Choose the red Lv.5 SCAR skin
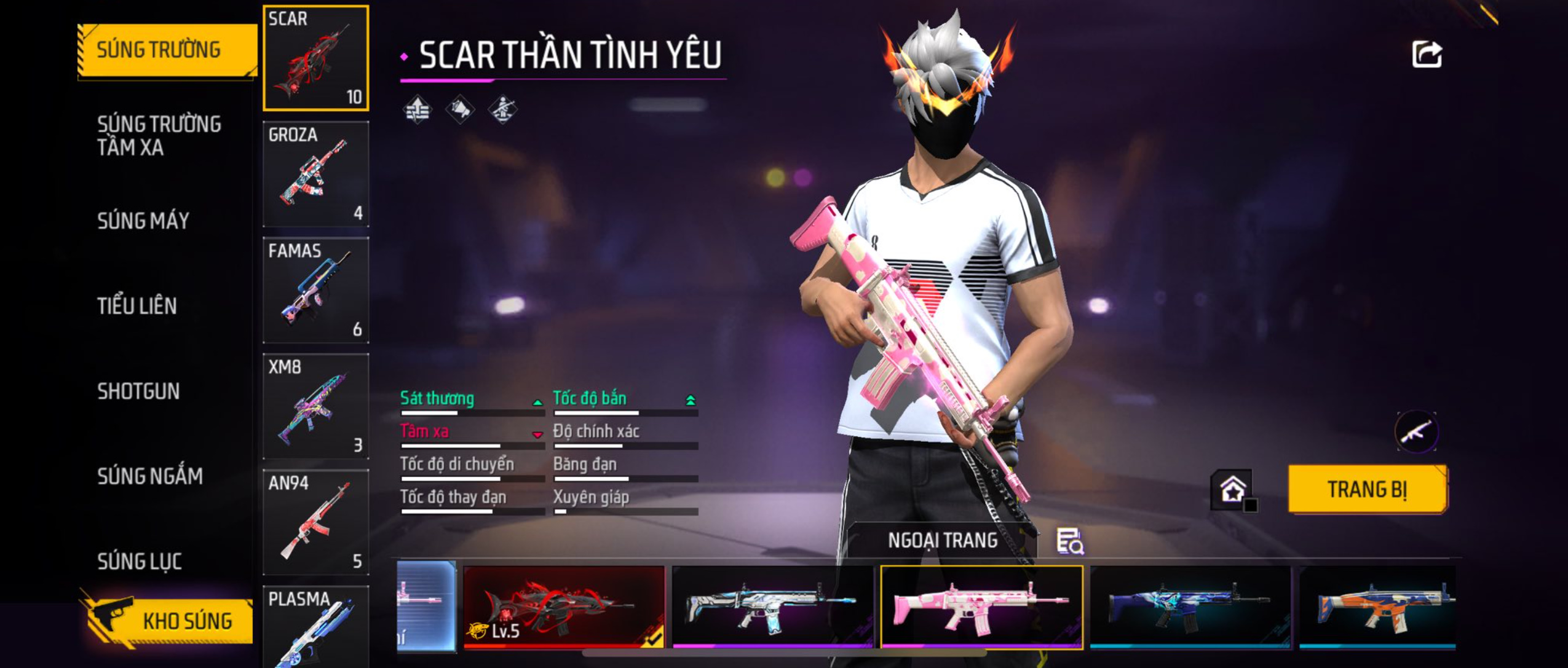 tap(563, 607)
